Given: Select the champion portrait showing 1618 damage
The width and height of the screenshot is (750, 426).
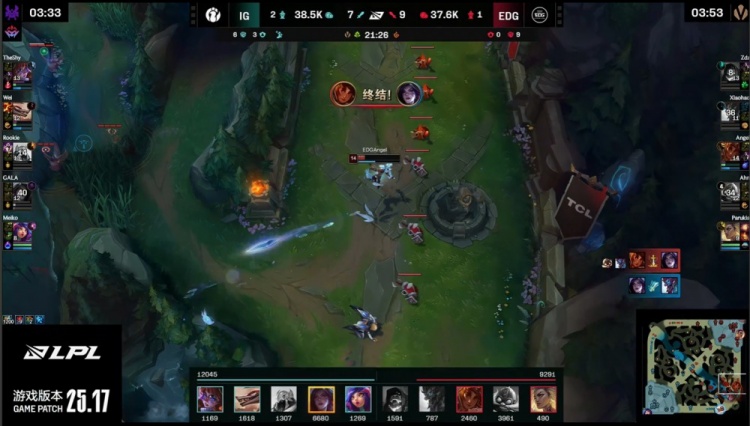Looking at the screenshot, I should pyautogui.click(x=247, y=399).
